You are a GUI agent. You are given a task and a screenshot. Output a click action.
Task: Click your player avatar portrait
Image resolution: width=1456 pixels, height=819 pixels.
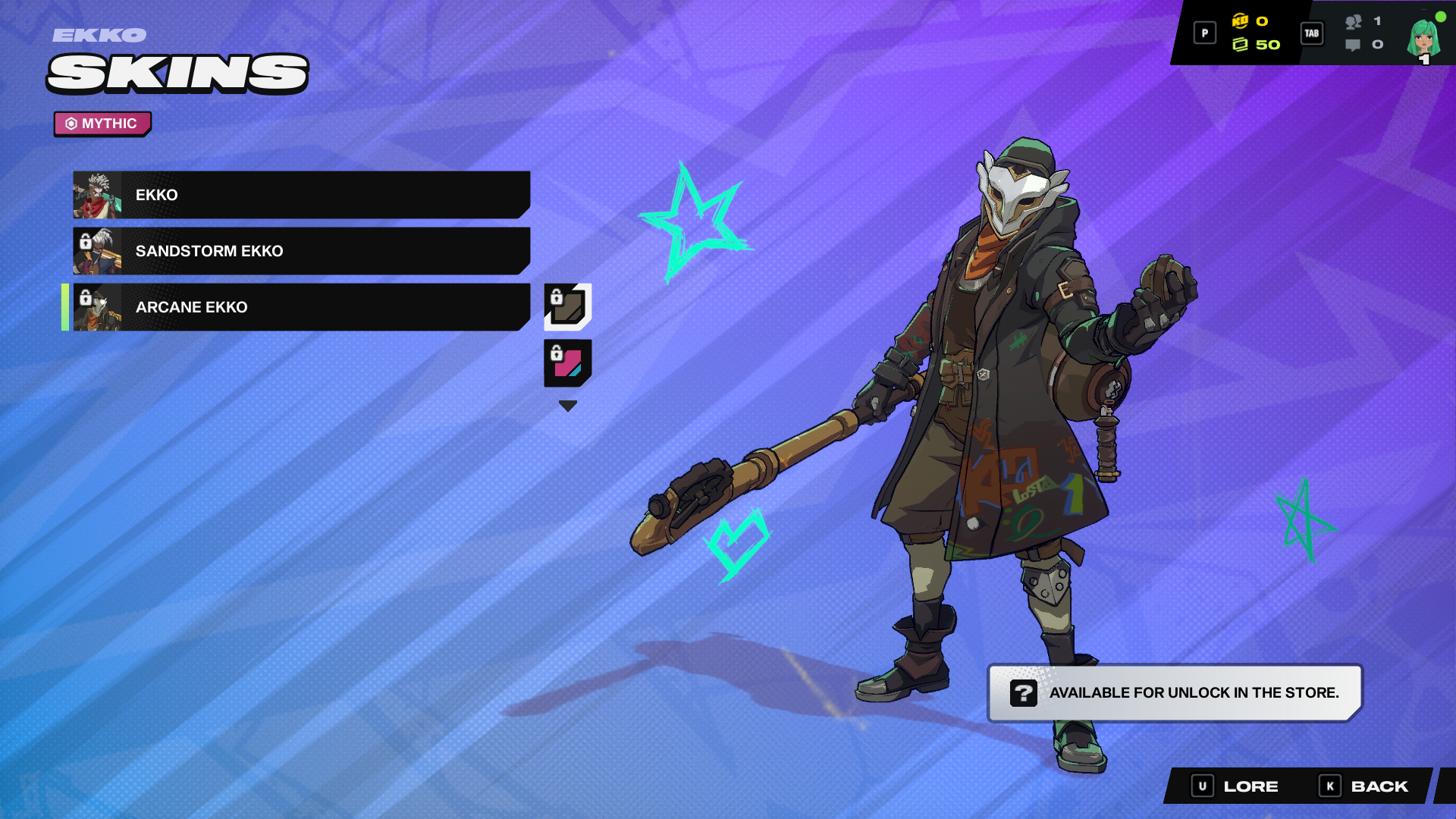(x=1423, y=38)
